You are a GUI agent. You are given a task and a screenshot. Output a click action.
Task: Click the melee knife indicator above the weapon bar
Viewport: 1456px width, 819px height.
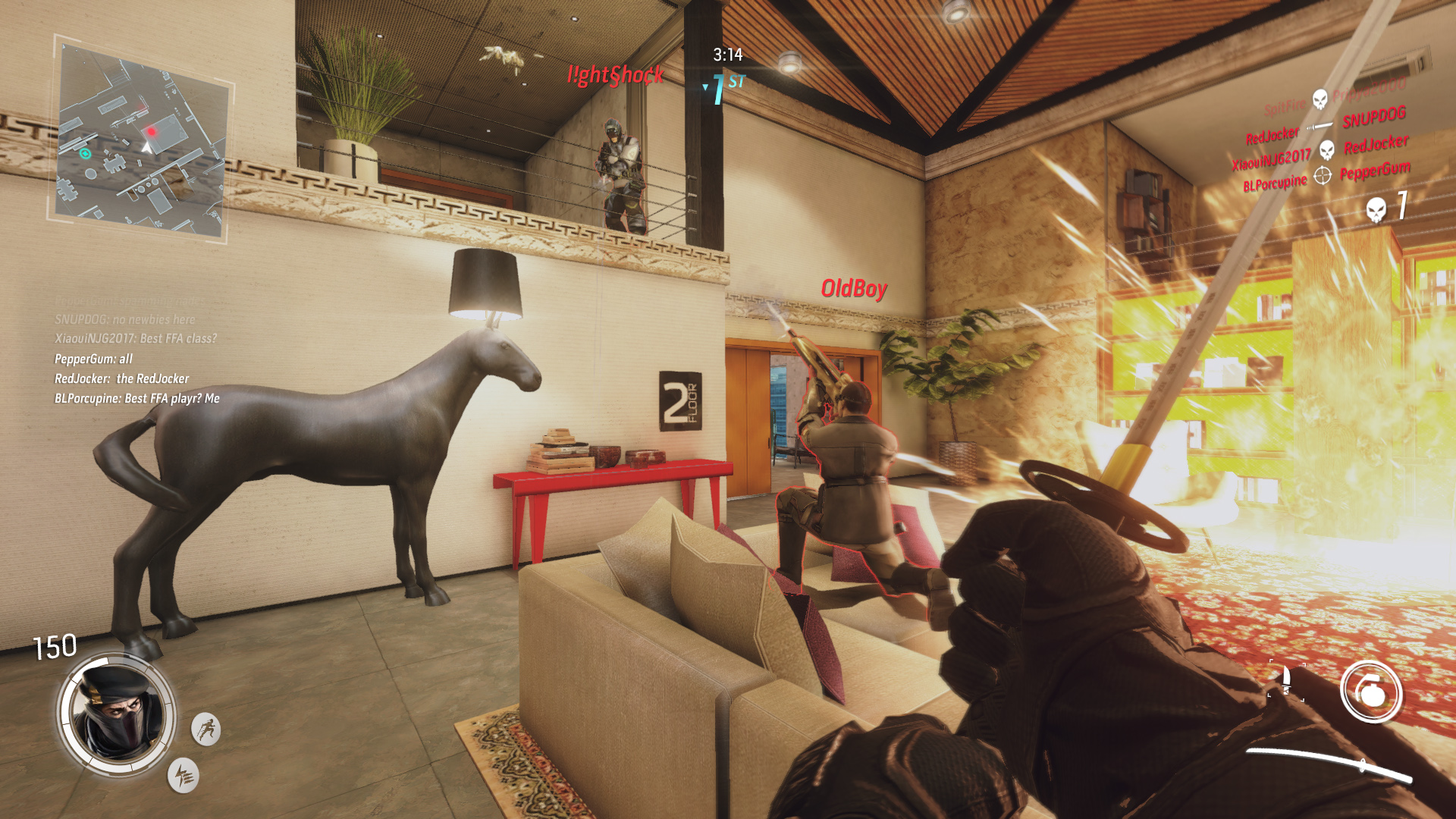(x=1285, y=679)
